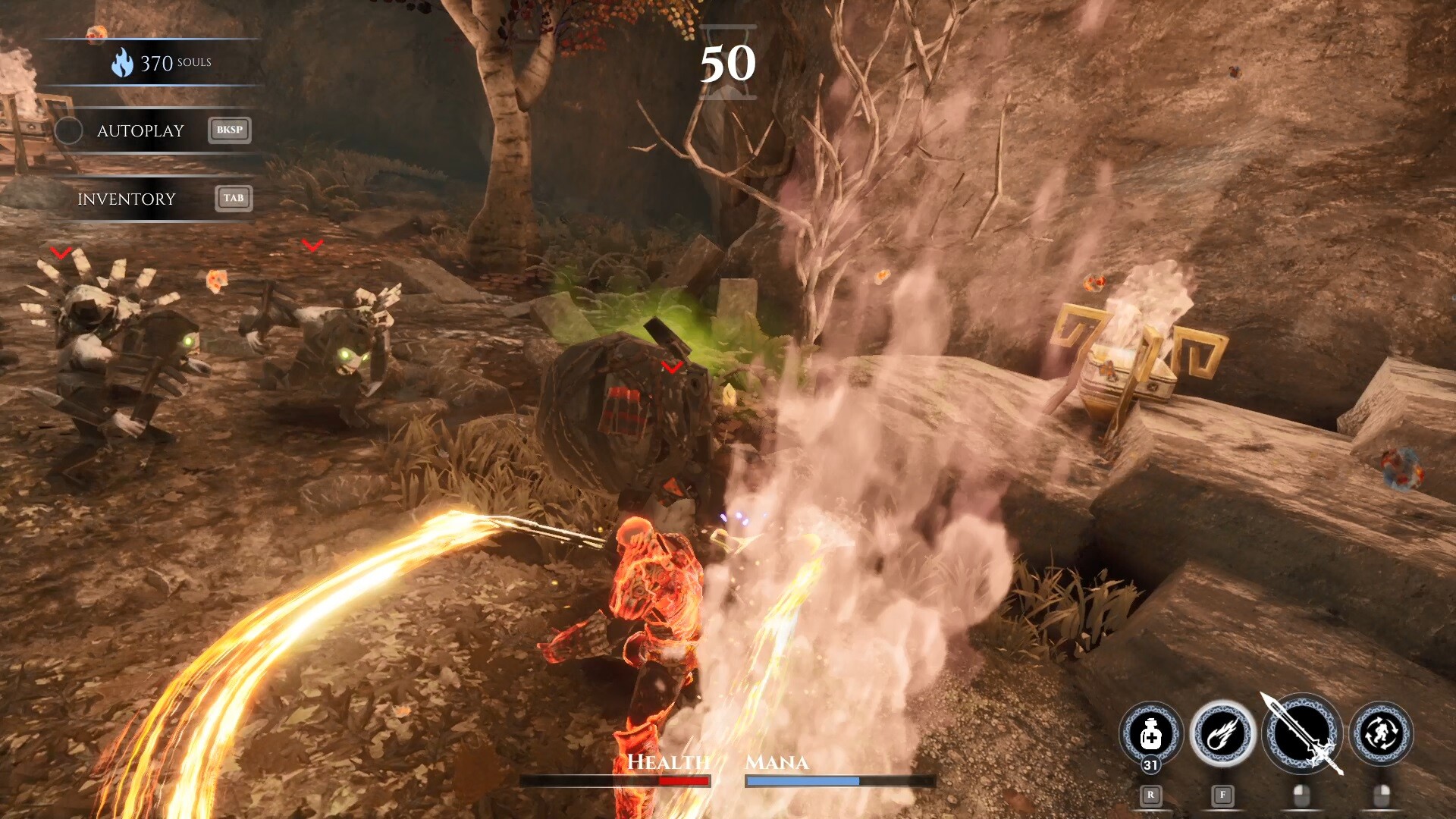Viewport: 1456px width, 819px height.
Task: Activate the fireball ability icon
Action: [x=1222, y=734]
